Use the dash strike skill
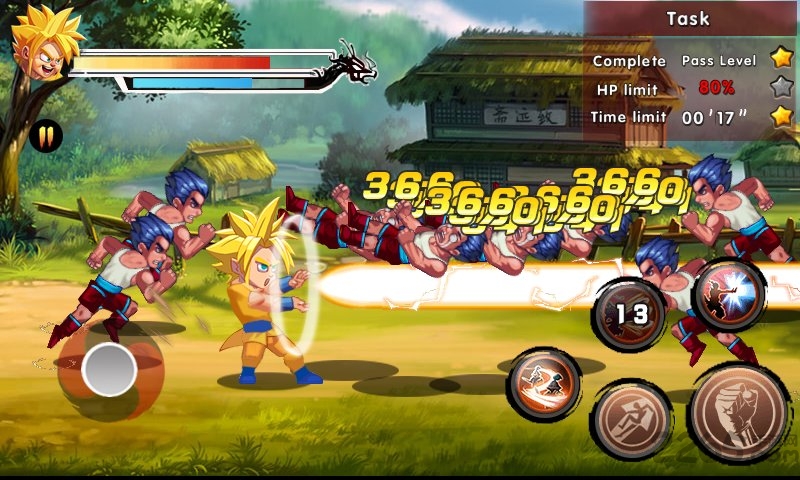 (543, 386)
